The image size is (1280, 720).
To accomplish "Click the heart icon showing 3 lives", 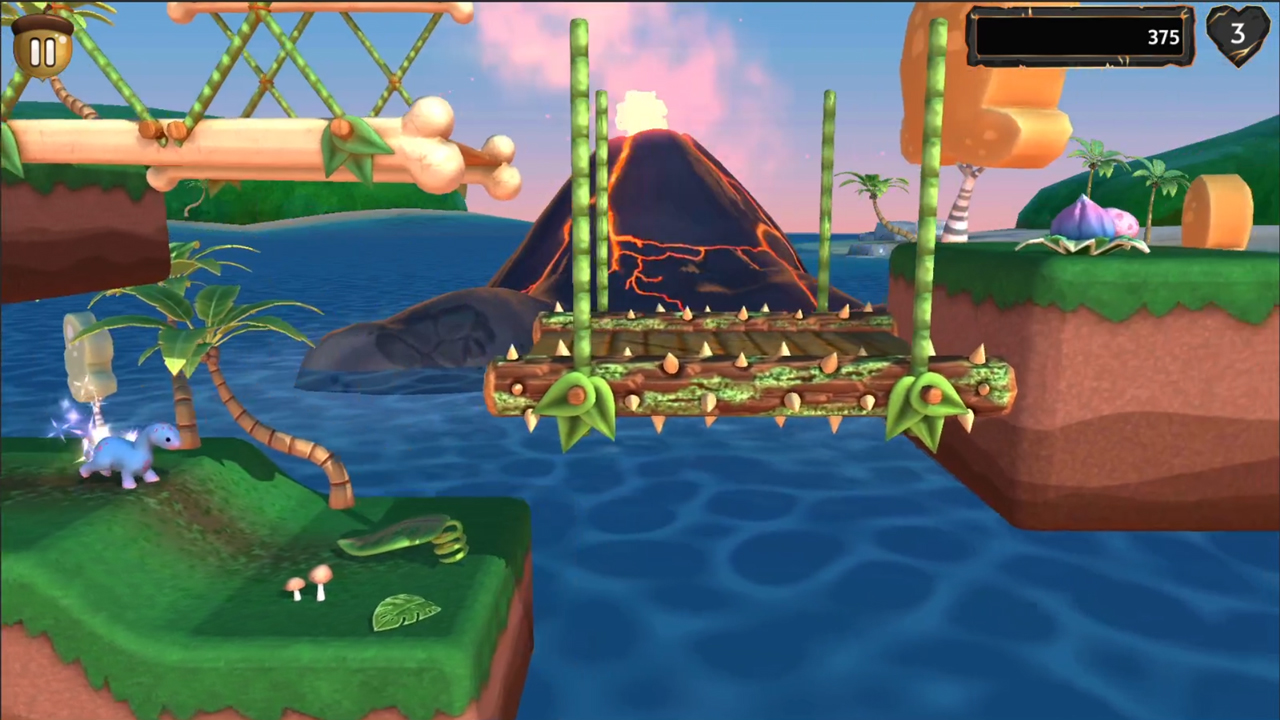I will pos(1237,35).
